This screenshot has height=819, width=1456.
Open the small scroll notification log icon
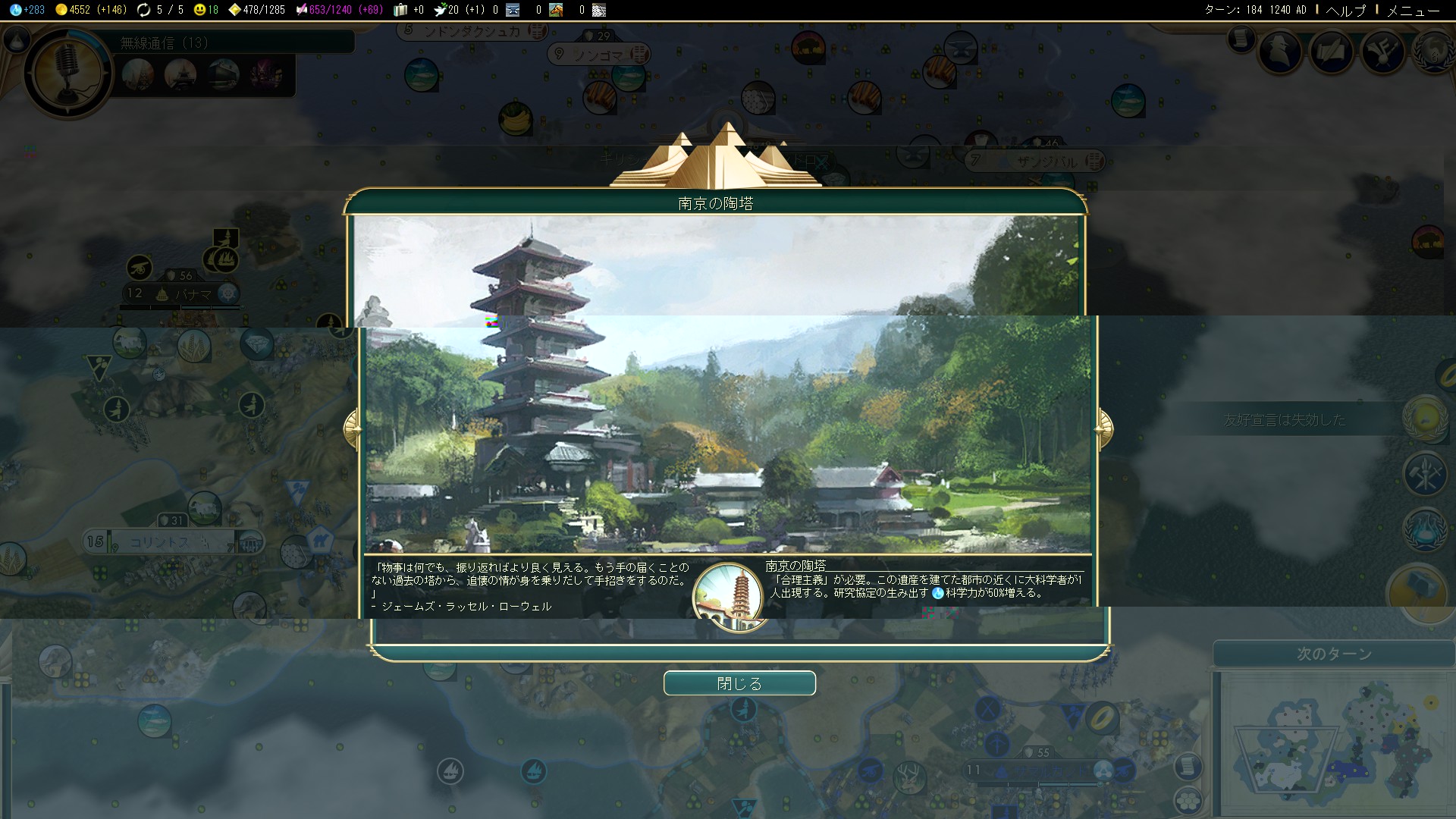coord(1241,38)
